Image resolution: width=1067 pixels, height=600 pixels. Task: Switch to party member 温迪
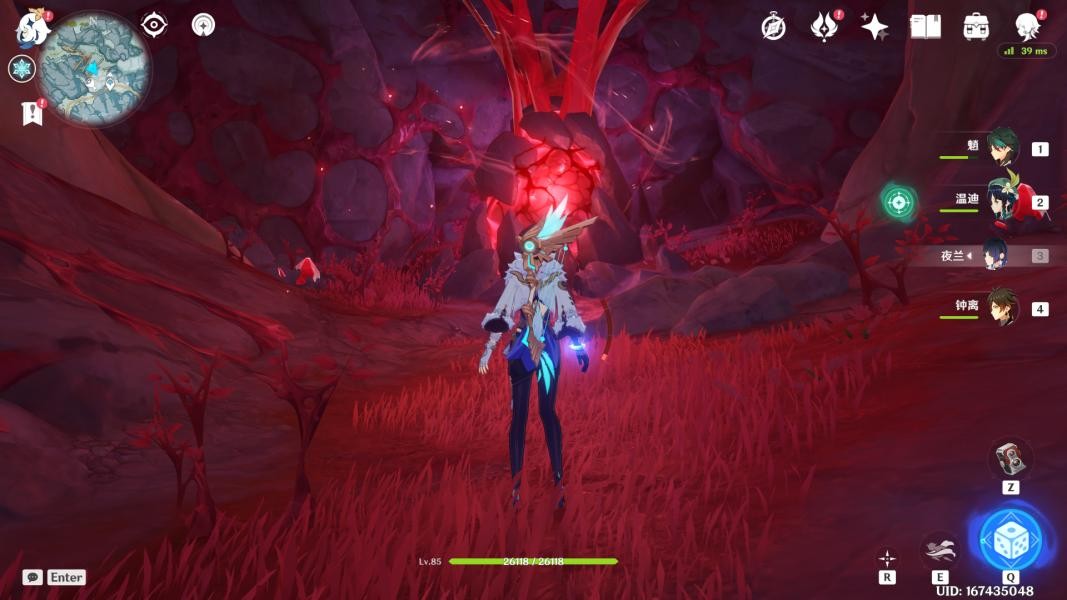coord(1001,201)
